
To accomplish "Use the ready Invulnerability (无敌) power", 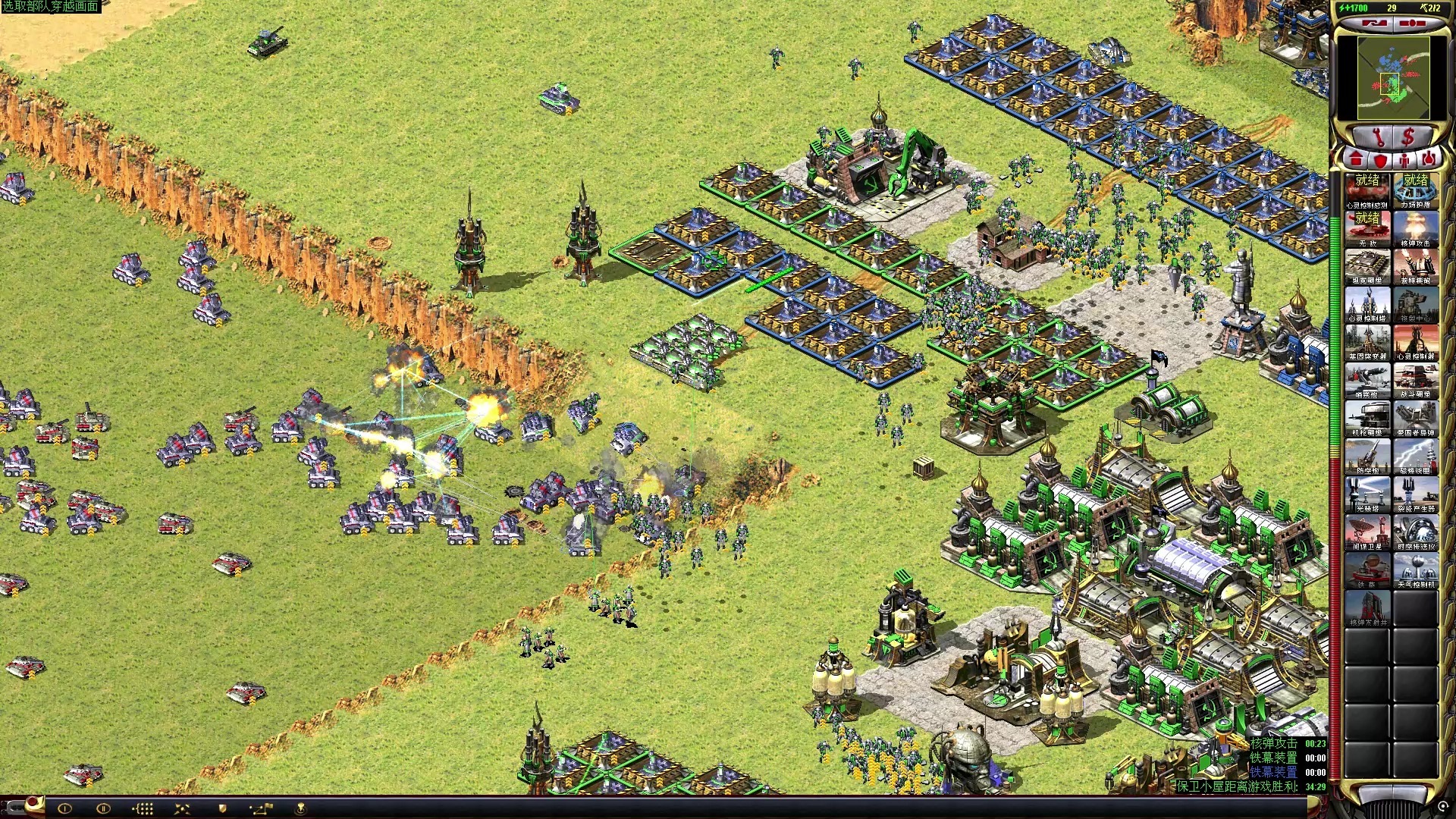I will [x=1367, y=229].
